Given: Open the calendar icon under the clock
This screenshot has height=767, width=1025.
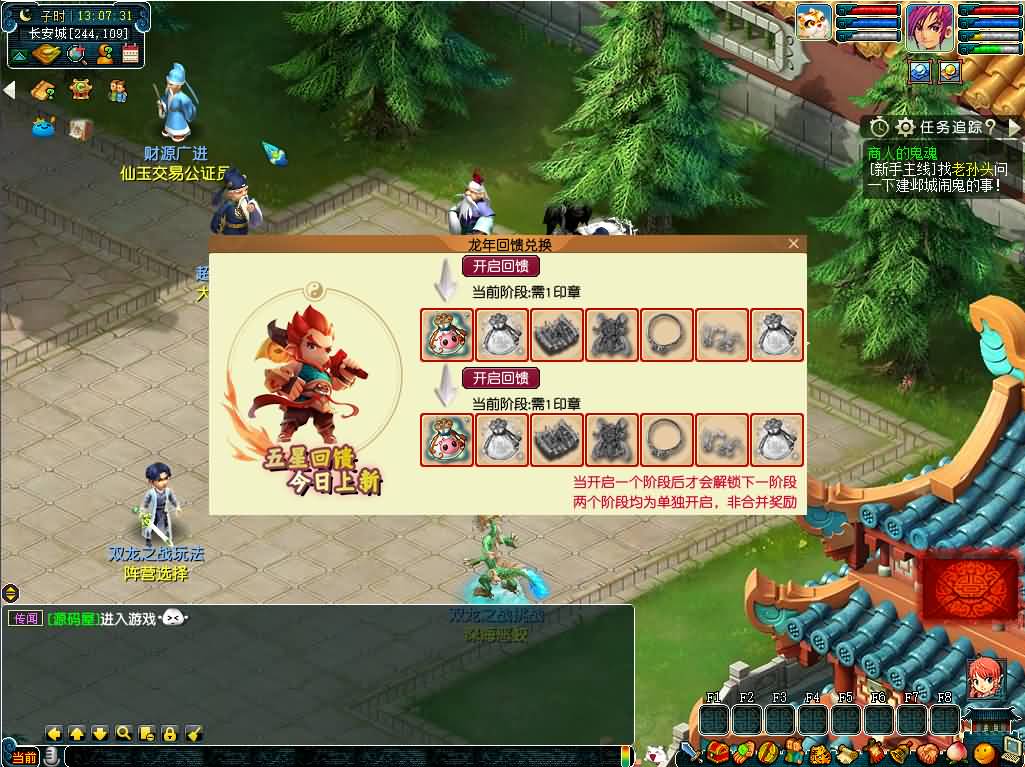Looking at the screenshot, I should (x=130, y=54).
